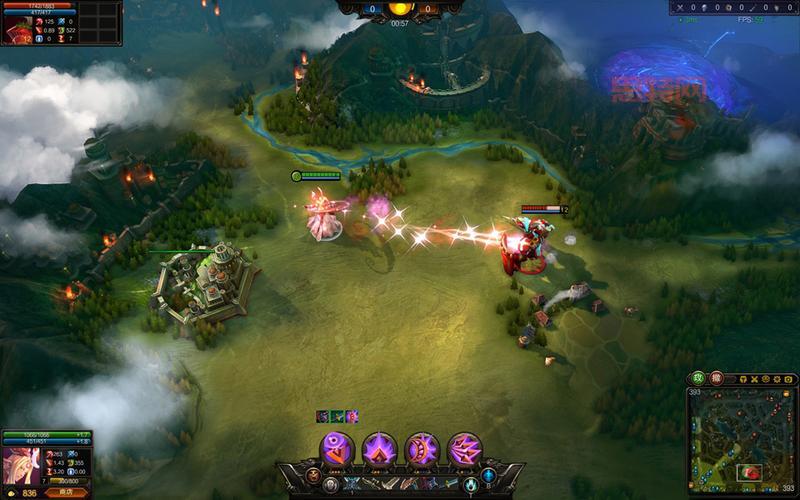Open the orange shop button beside gold
This screenshot has height=500, width=800.
point(66,492)
